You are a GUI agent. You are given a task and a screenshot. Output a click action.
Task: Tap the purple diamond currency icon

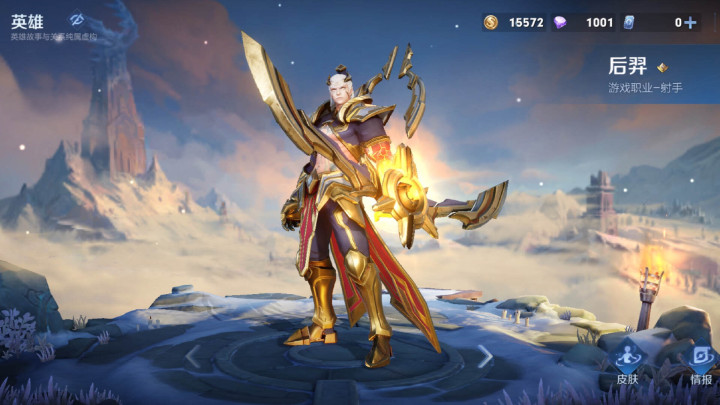pos(560,22)
